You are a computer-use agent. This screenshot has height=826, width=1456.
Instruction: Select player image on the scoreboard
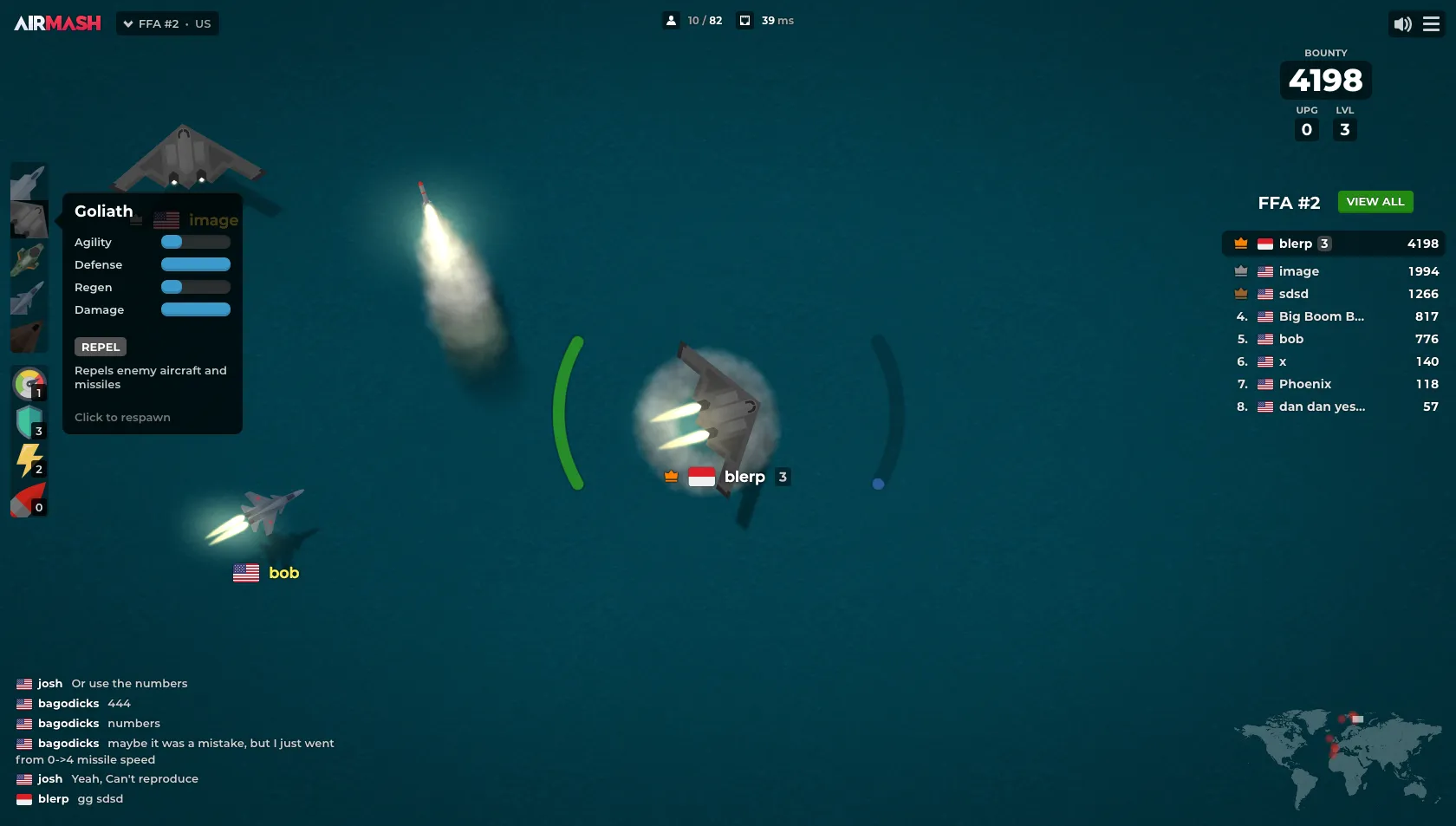coord(1298,271)
